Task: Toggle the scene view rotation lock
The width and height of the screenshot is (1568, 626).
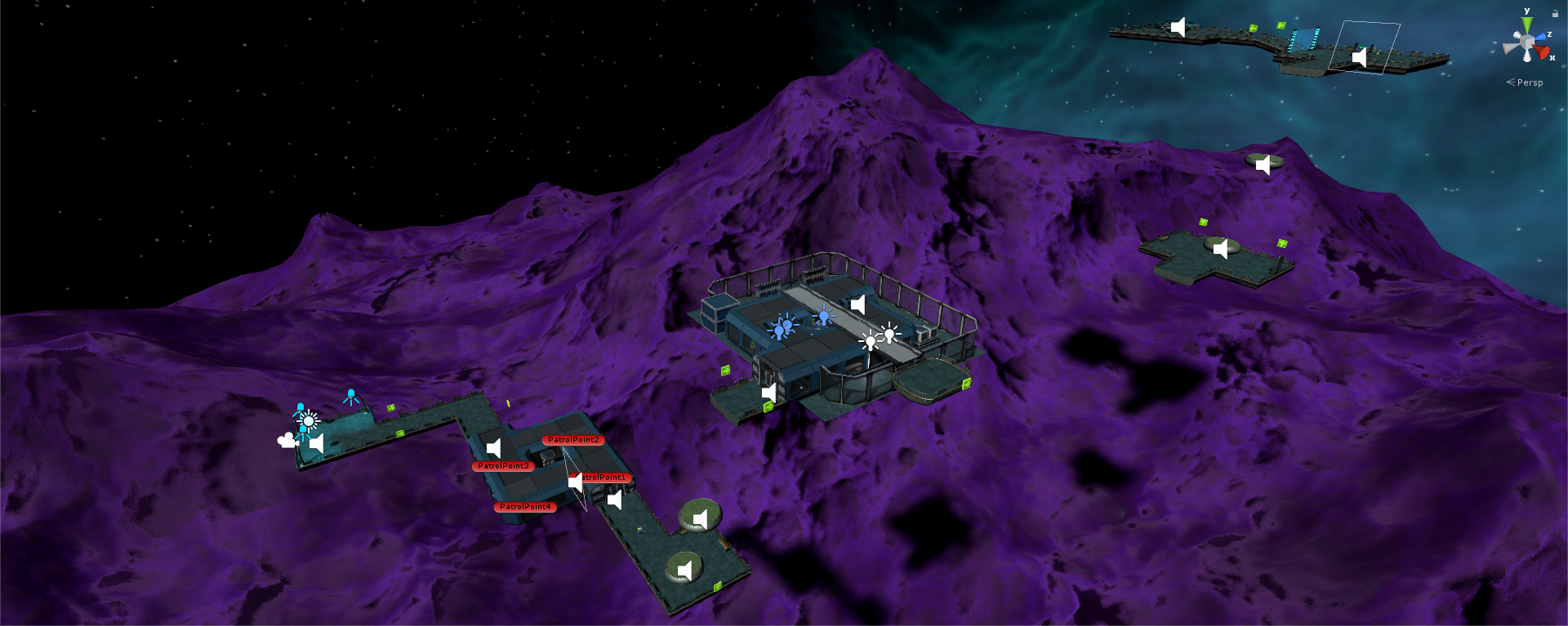Action: [x=1555, y=13]
